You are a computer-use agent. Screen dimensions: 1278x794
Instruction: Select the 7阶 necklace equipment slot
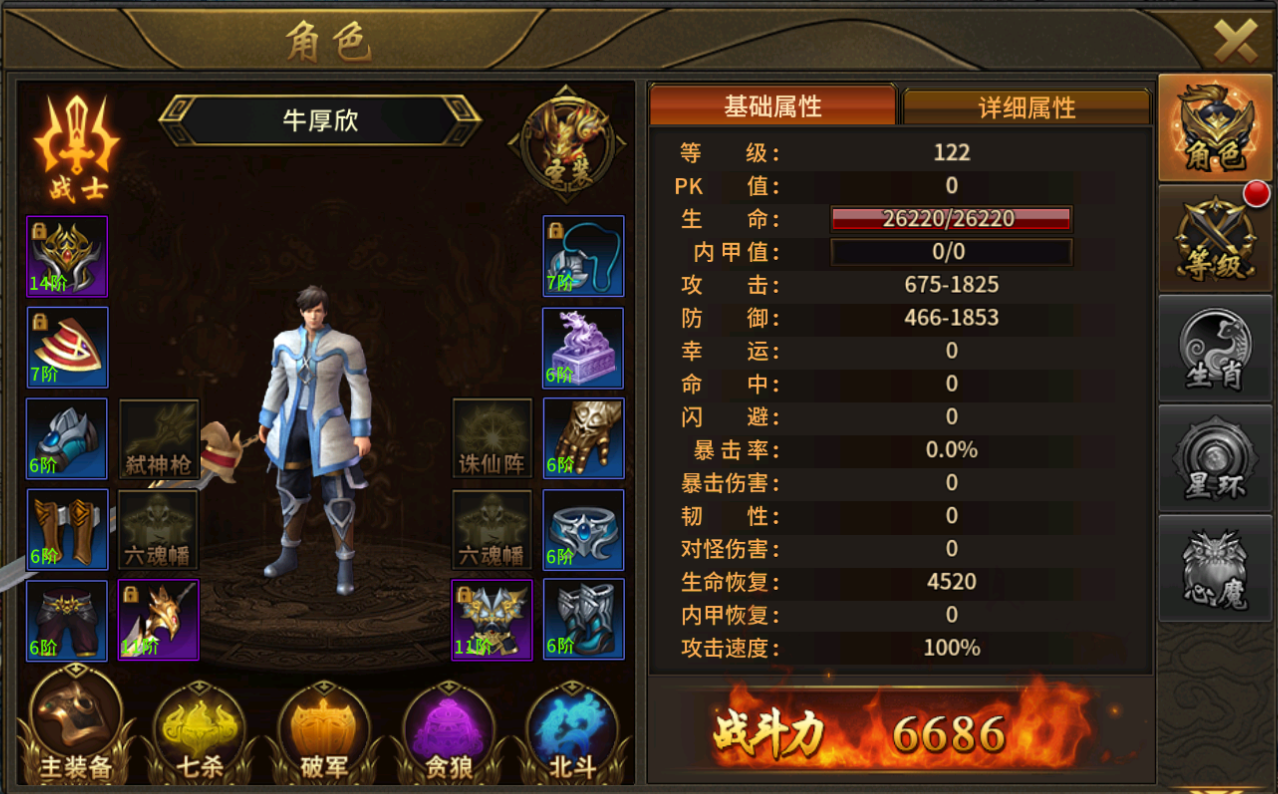[583, 257]
